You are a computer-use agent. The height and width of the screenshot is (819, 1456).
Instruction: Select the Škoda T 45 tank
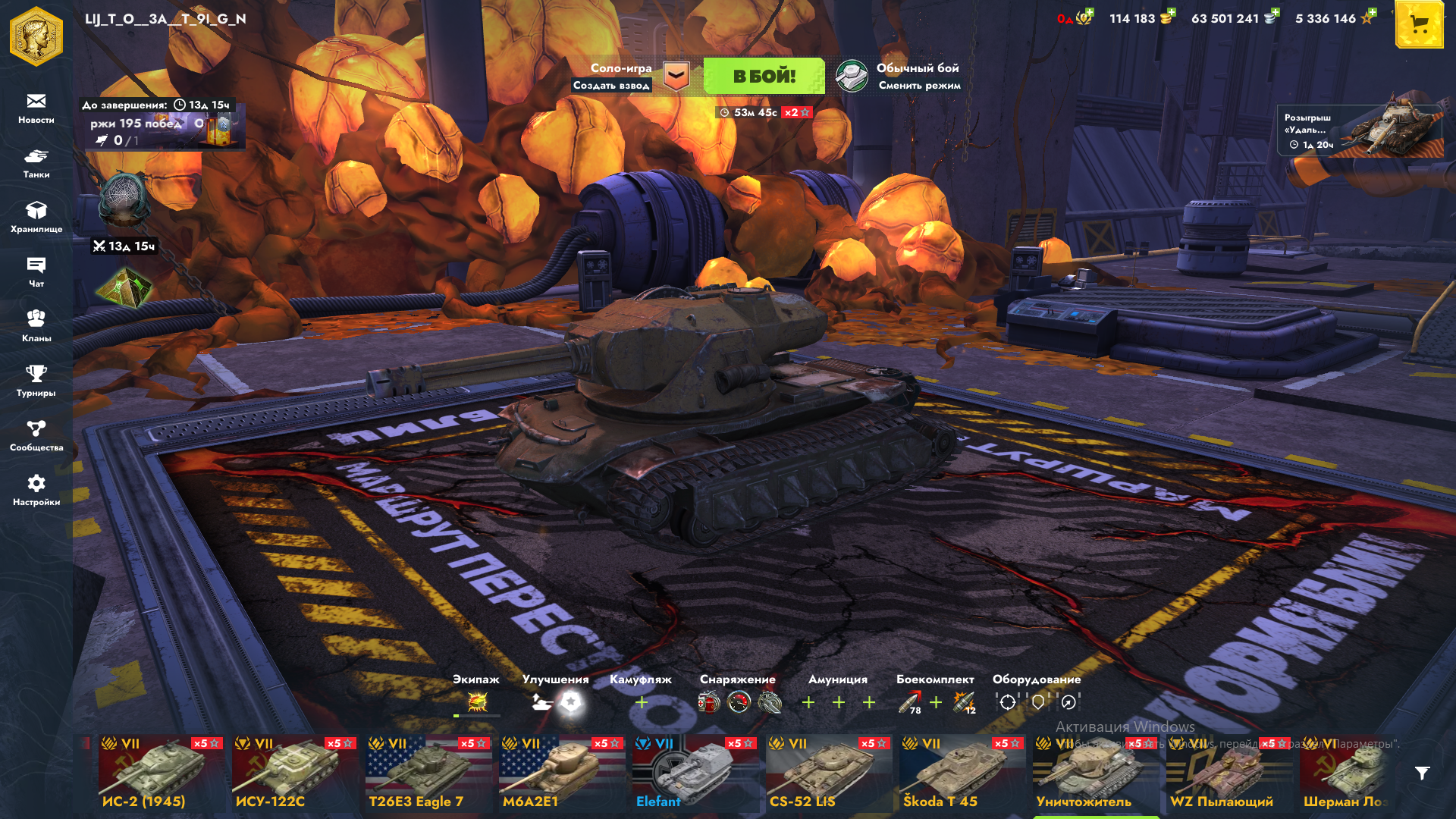pyautogui.click(x=961, y=773)
